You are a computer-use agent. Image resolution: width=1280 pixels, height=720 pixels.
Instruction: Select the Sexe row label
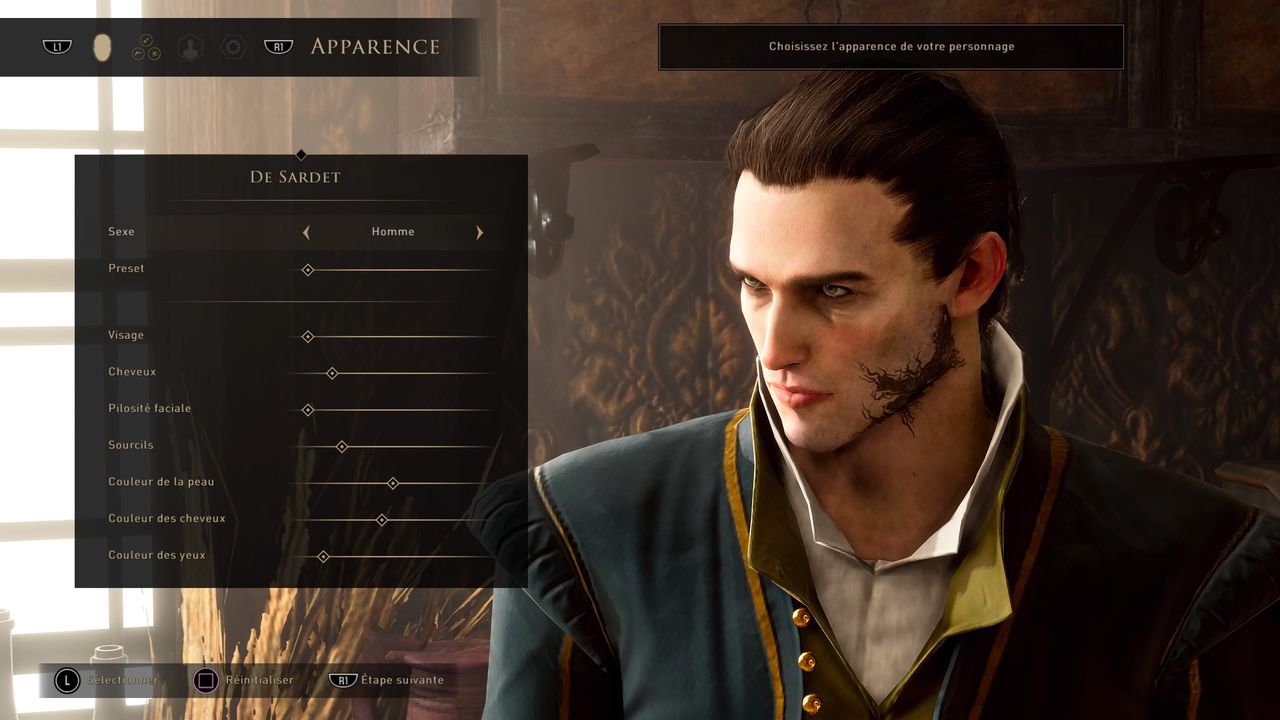[121, 232]
